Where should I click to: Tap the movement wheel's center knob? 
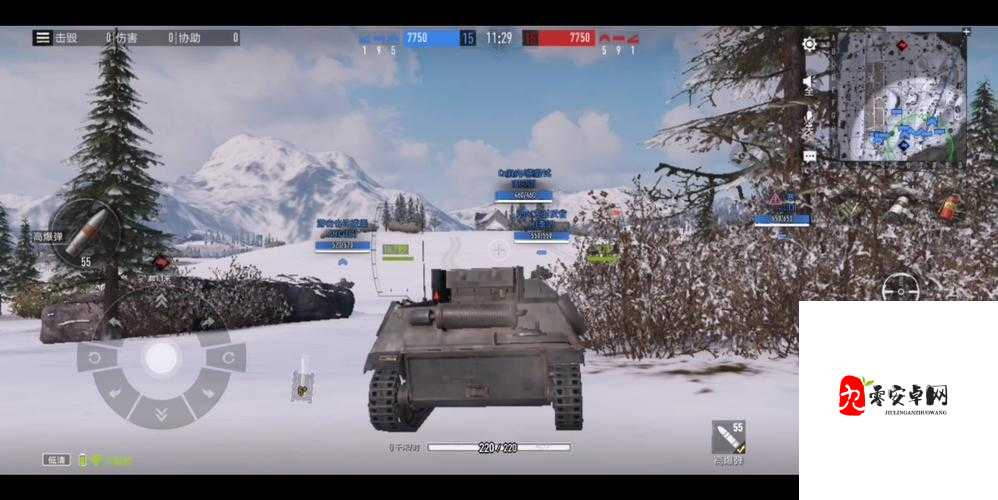(160, 358)
